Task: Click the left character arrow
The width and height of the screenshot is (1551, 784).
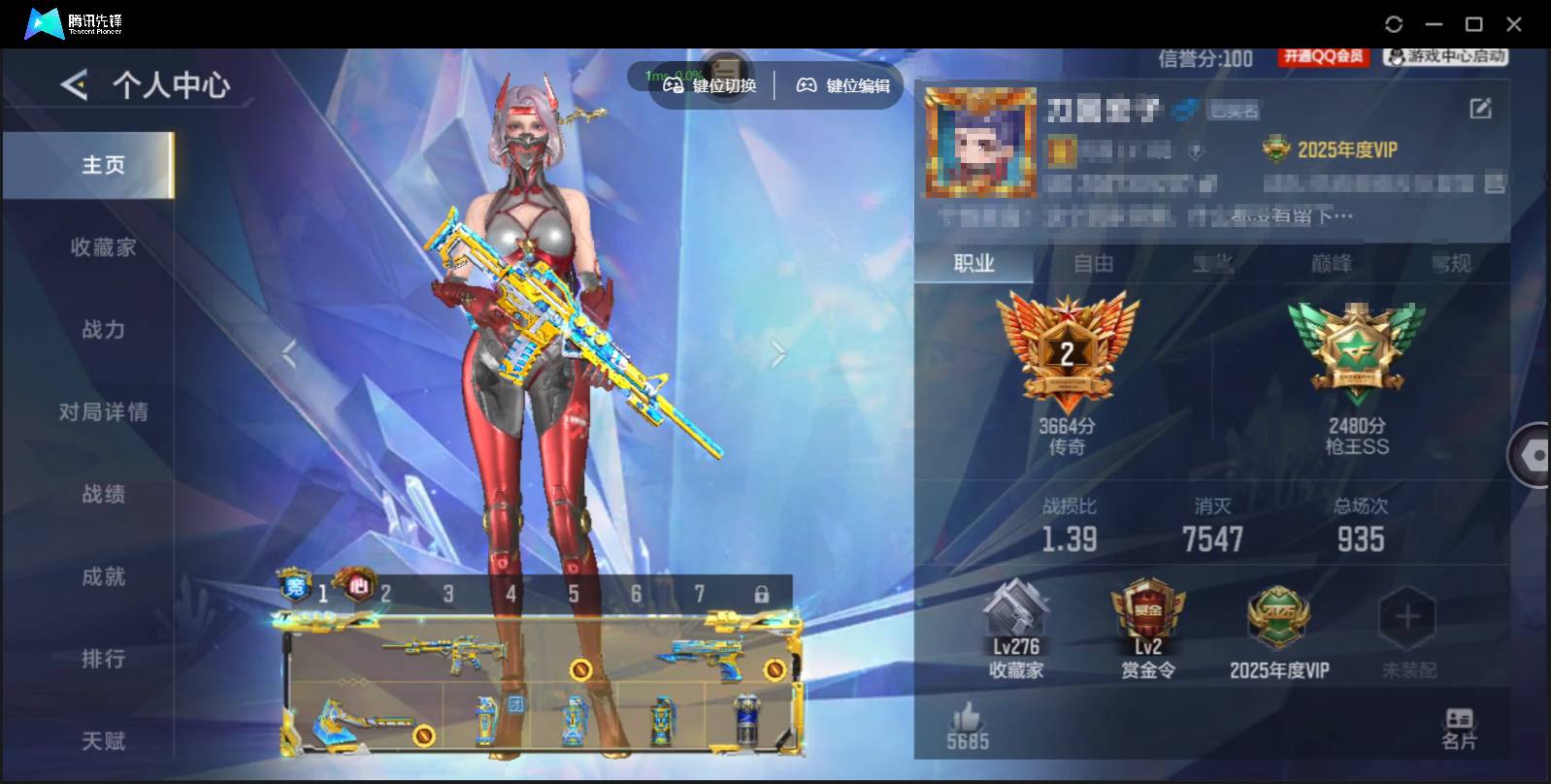Action: point(290,354)
